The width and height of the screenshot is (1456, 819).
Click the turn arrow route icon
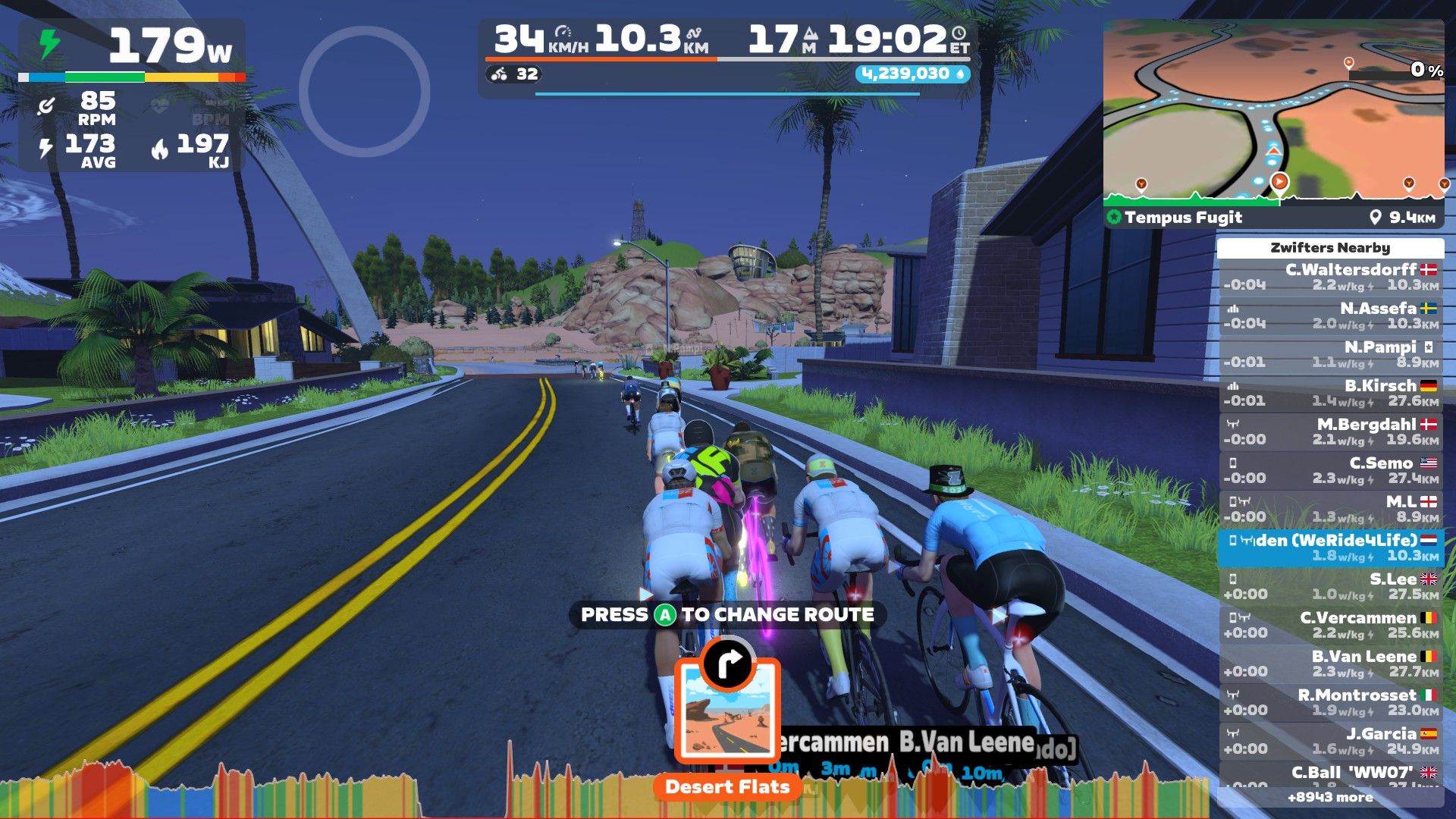727,664
